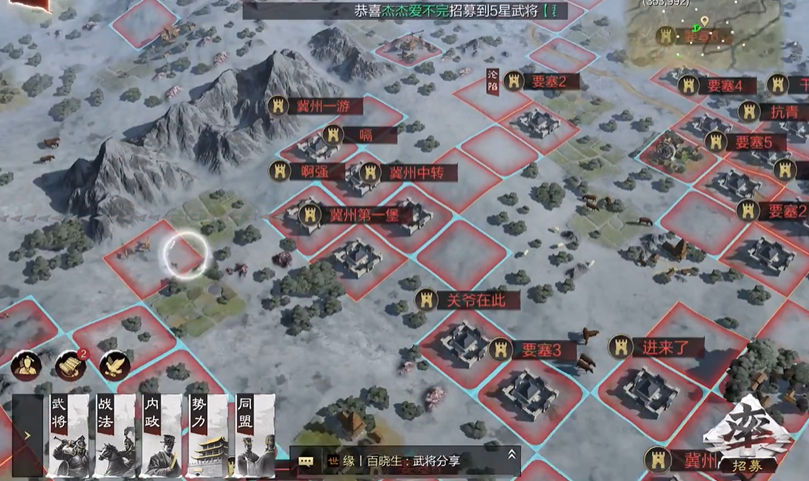
Task: Open the scroll icon with 2 badge
Action: tap(70, 365)
